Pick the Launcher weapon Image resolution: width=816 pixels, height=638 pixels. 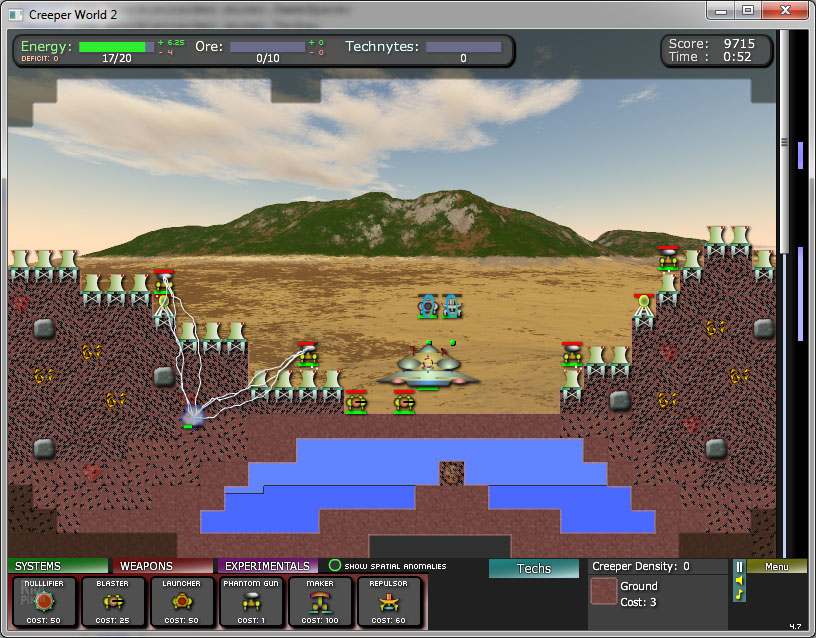[x=182, y=602]
